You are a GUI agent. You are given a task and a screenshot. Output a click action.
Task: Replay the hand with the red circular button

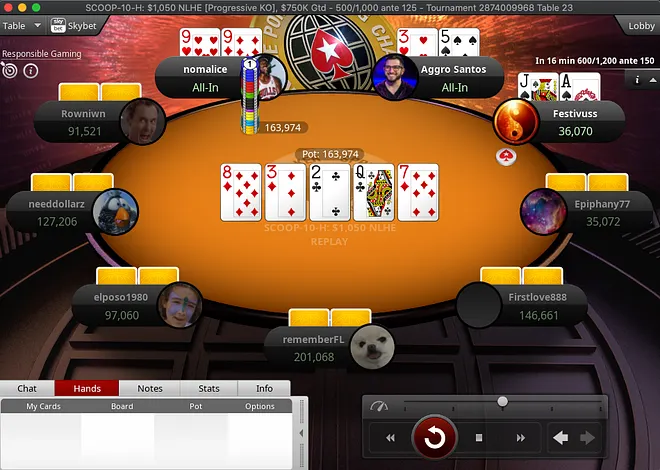(434, 437)
